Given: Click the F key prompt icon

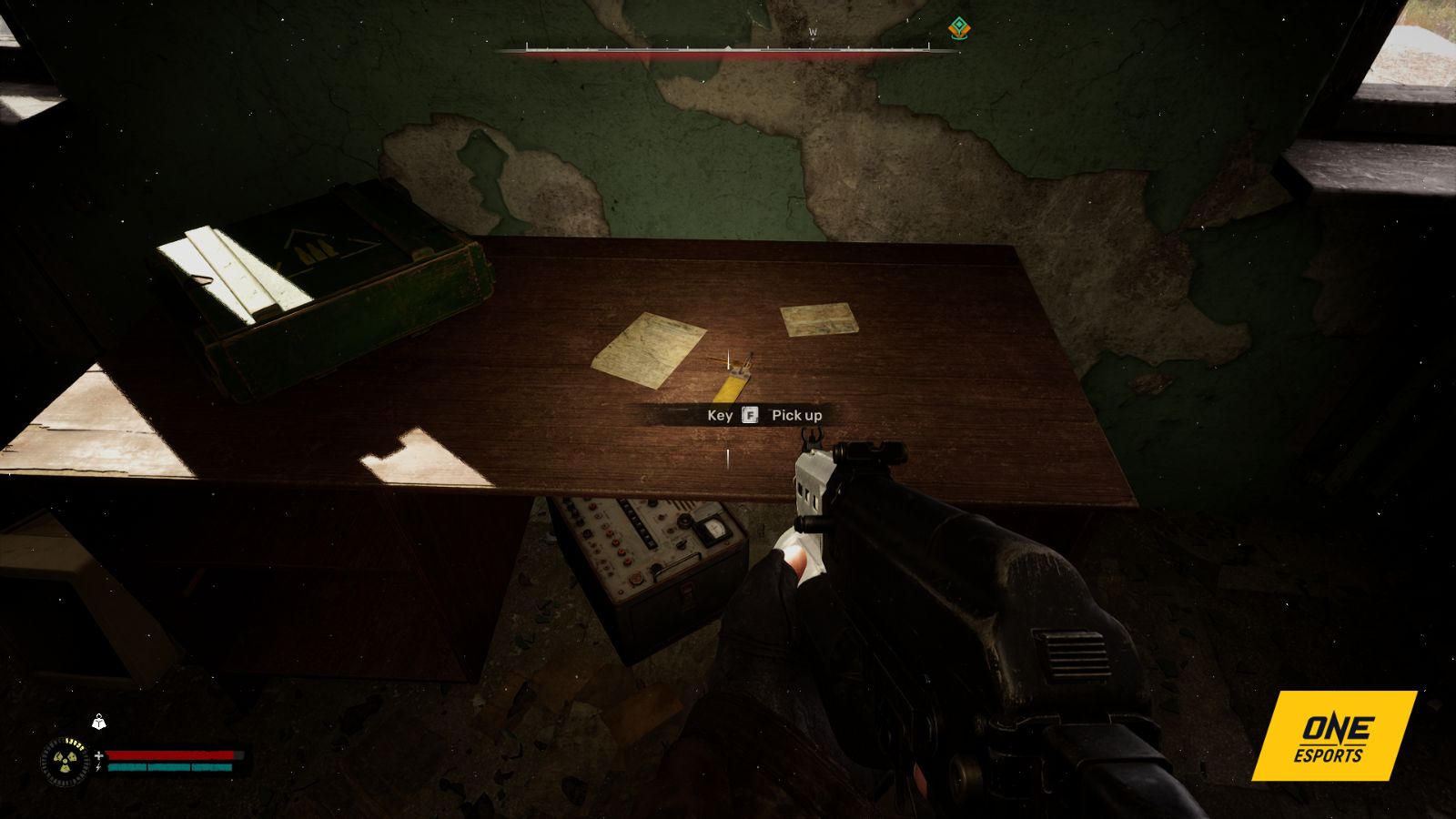Looking at the screenshot, I should click(x=748, y=413).
